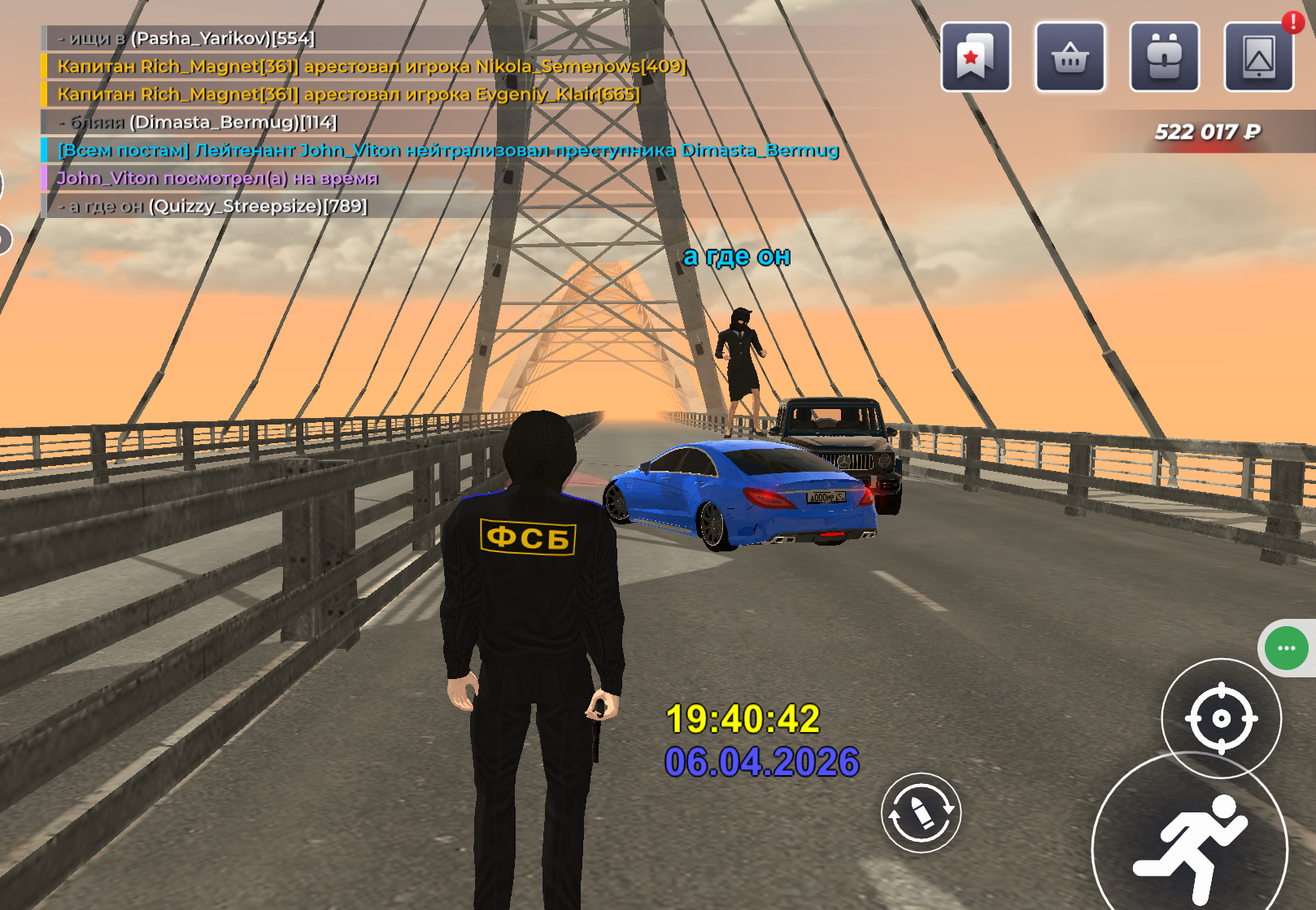Image resolution: width=1316 pixels, height=910 pixels.
Task: Select the Quizzy_Streepsize chat message
Action: pos(213,206)
